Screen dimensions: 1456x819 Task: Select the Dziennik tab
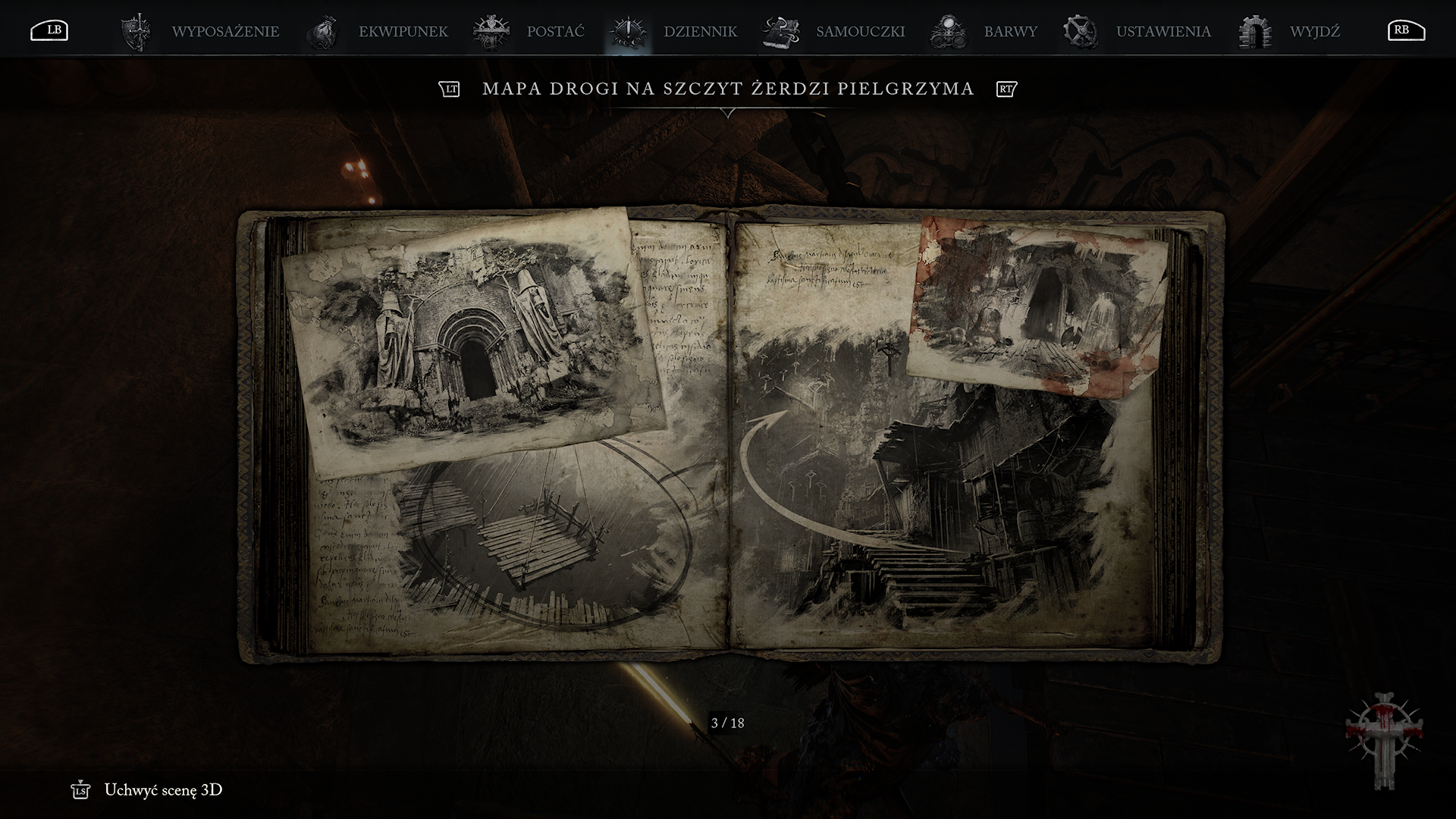pos(699,32)
